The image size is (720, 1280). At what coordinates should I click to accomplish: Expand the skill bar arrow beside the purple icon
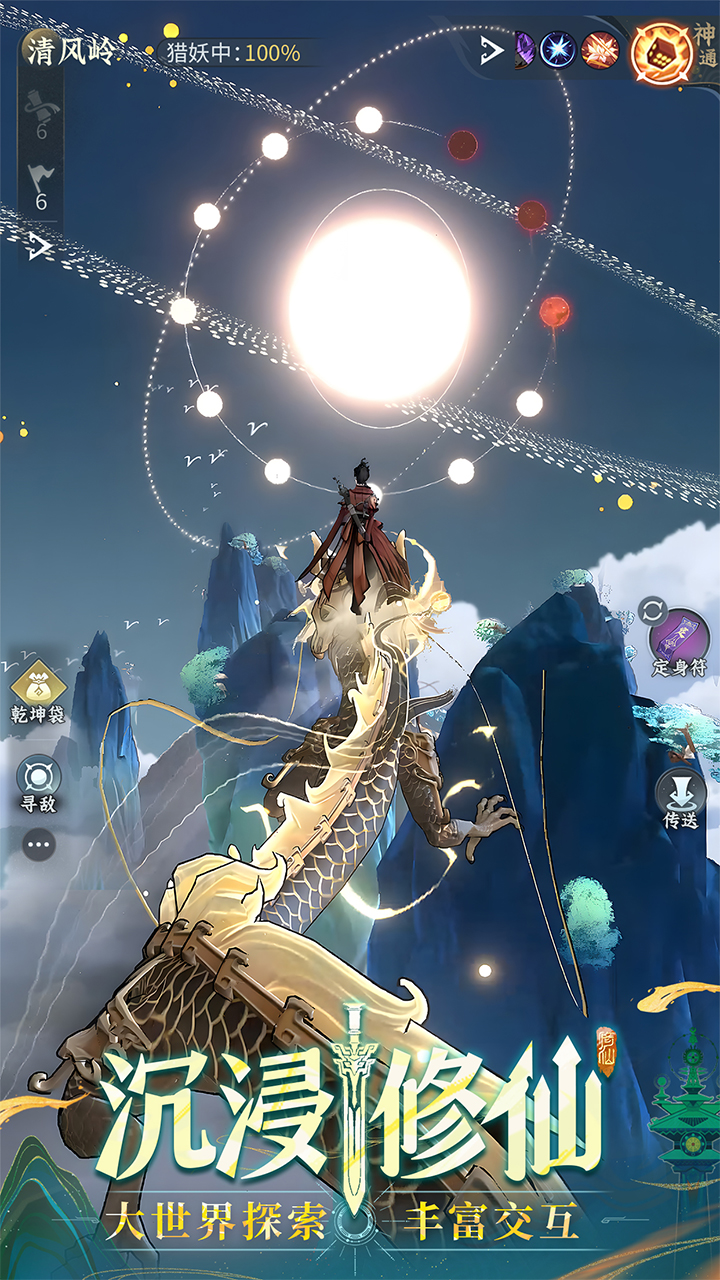pyautogui.click(x=491, y=49)
